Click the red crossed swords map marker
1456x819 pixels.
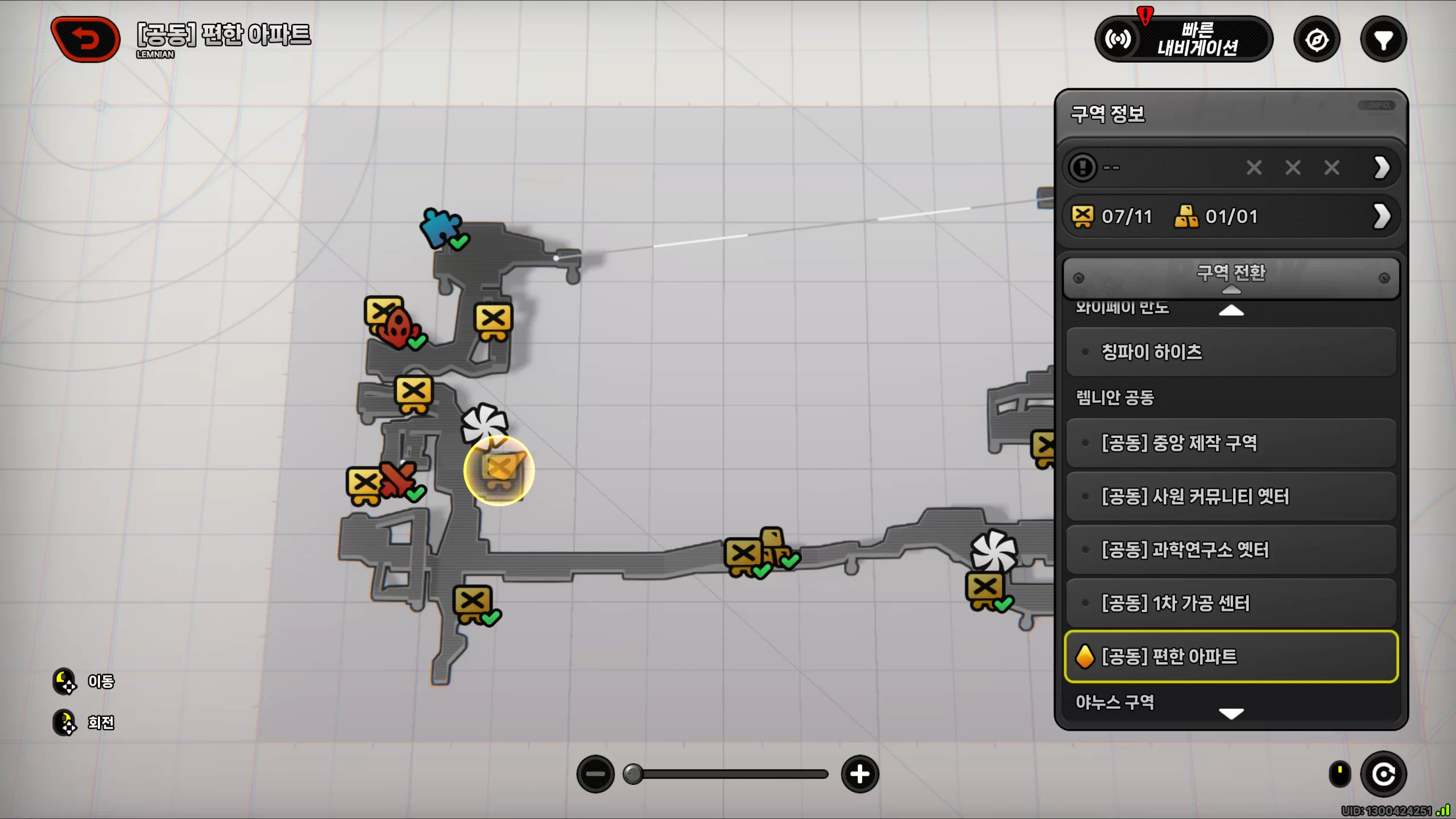pyautogui.click(x=398, y=479)
